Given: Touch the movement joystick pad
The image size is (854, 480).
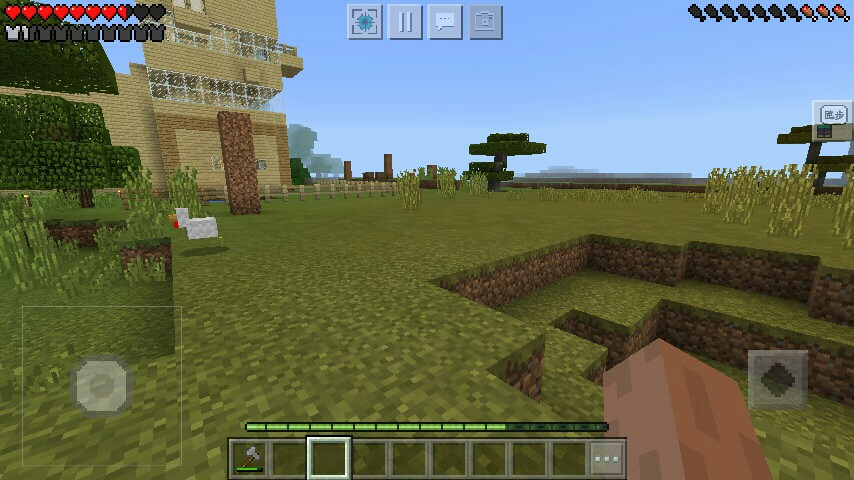Looking at the screenshot, I should coord(102,383).
